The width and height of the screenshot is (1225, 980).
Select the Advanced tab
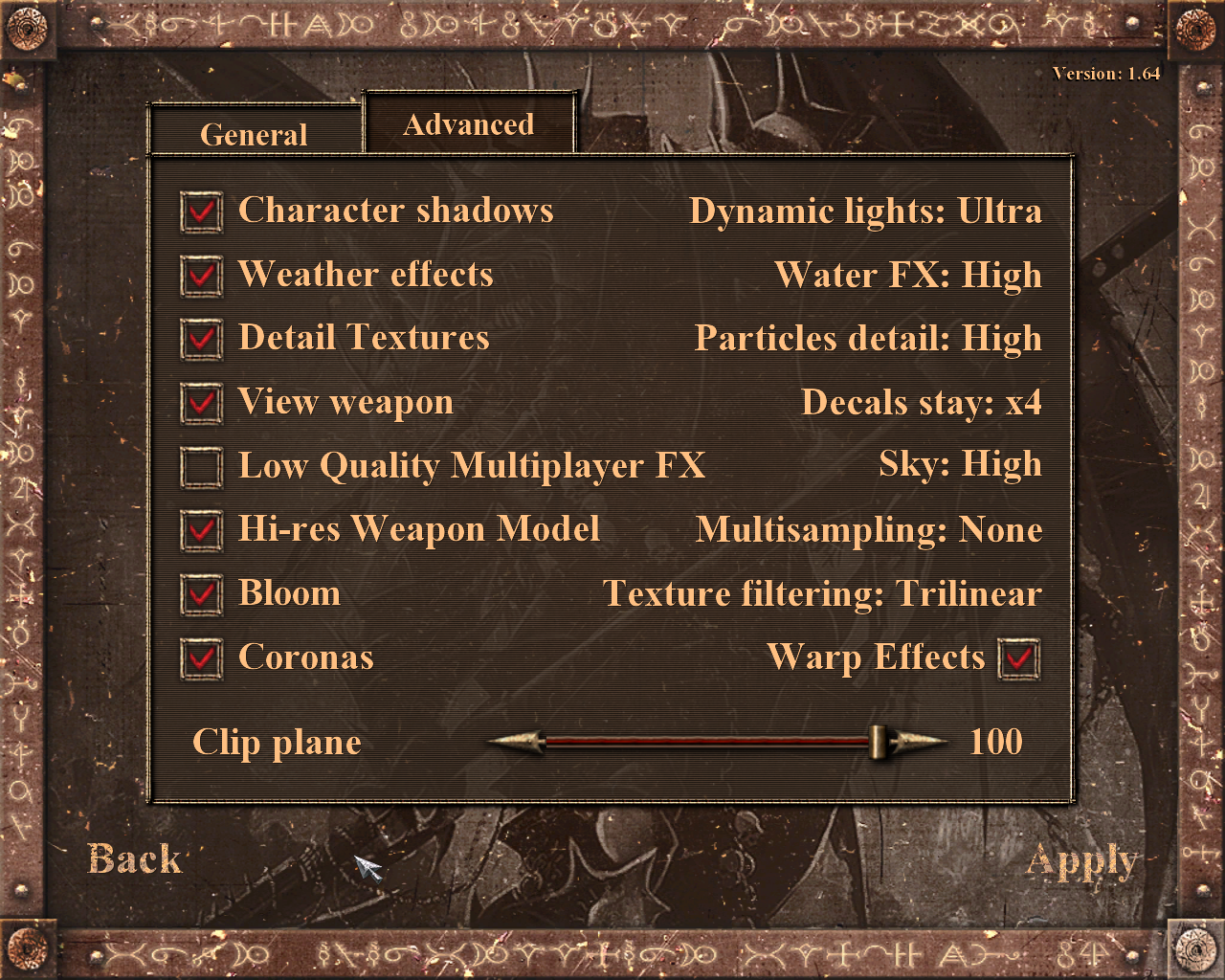click(469, 124)
